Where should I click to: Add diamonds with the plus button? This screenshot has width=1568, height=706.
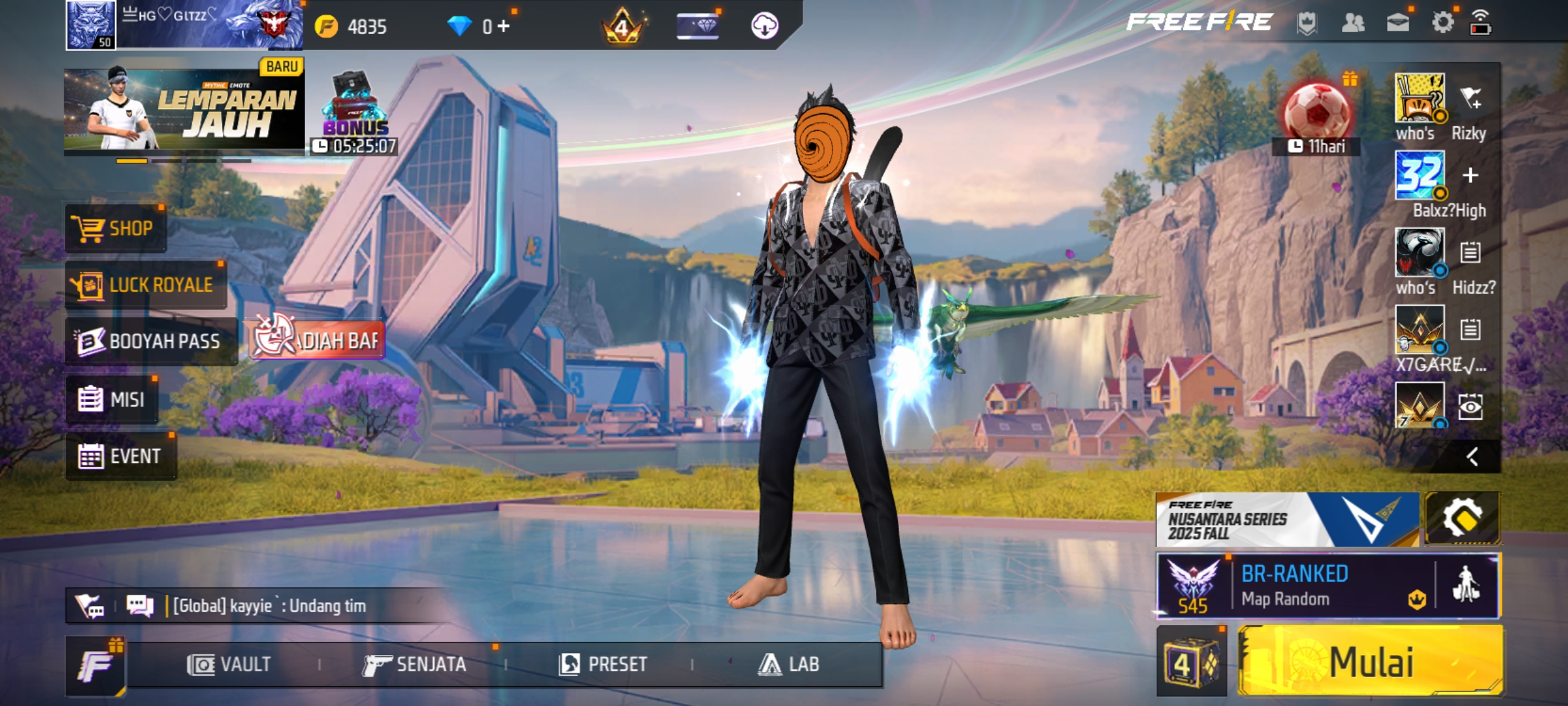503,26
